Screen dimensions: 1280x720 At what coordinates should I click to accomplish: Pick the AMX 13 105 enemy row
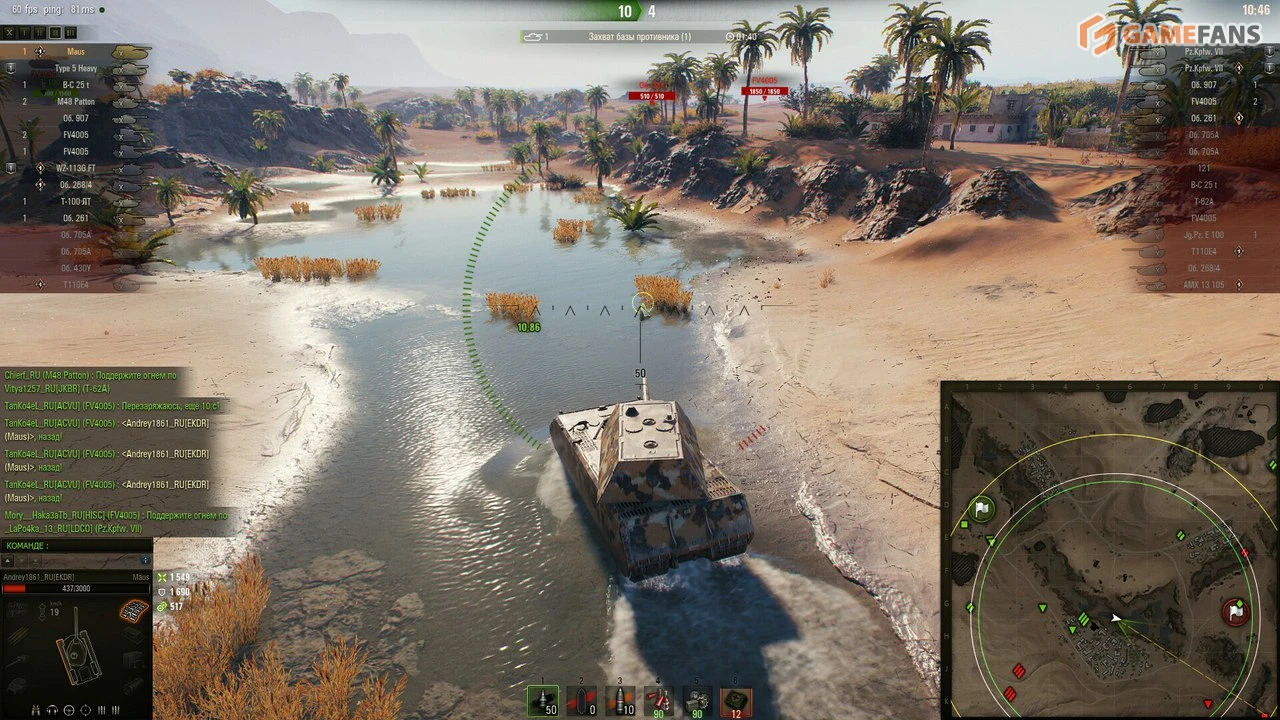1203,285
